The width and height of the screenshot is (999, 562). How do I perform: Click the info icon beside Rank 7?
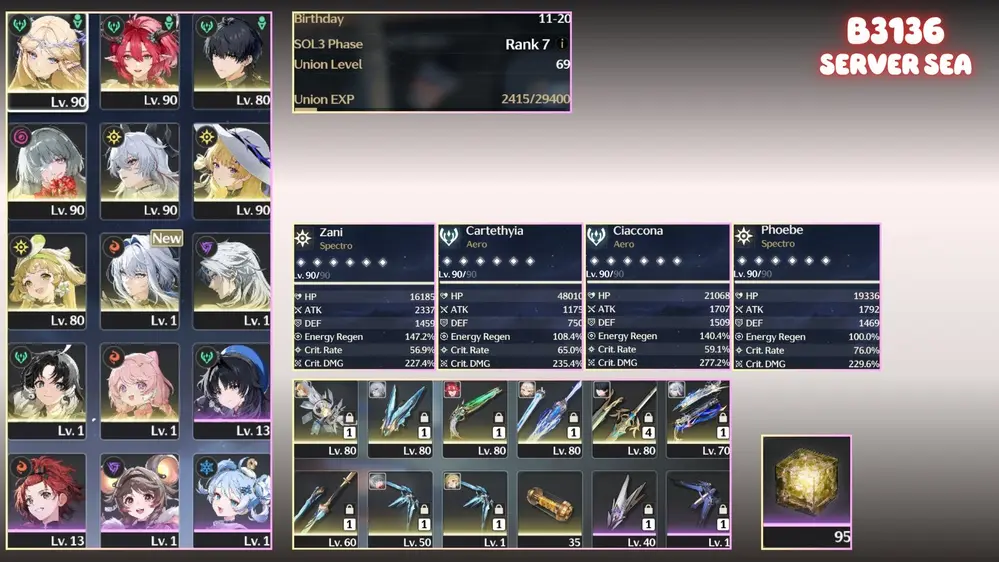click(x=562, y=44)
